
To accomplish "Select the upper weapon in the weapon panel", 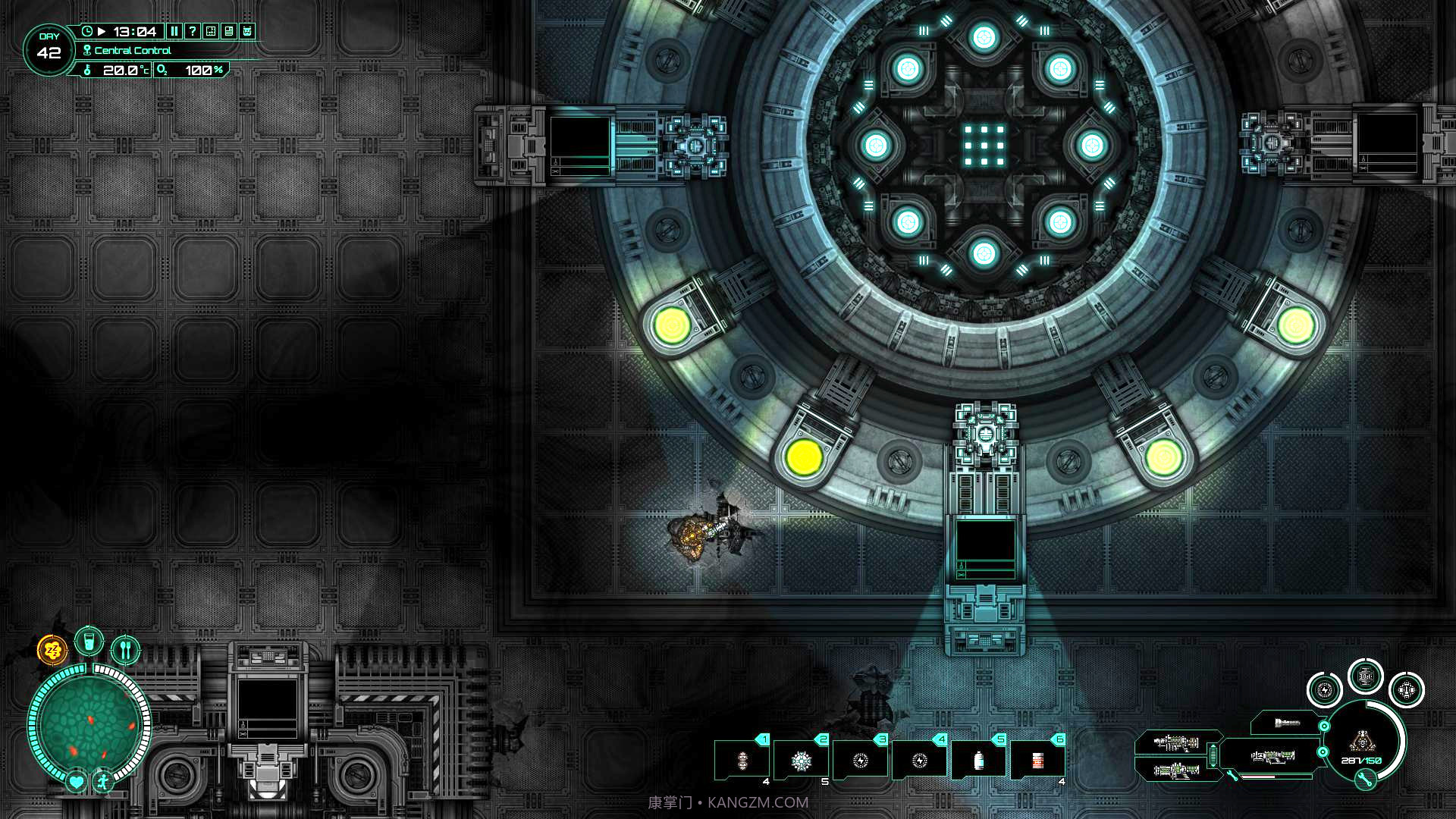I will (x=1176, y=742).
